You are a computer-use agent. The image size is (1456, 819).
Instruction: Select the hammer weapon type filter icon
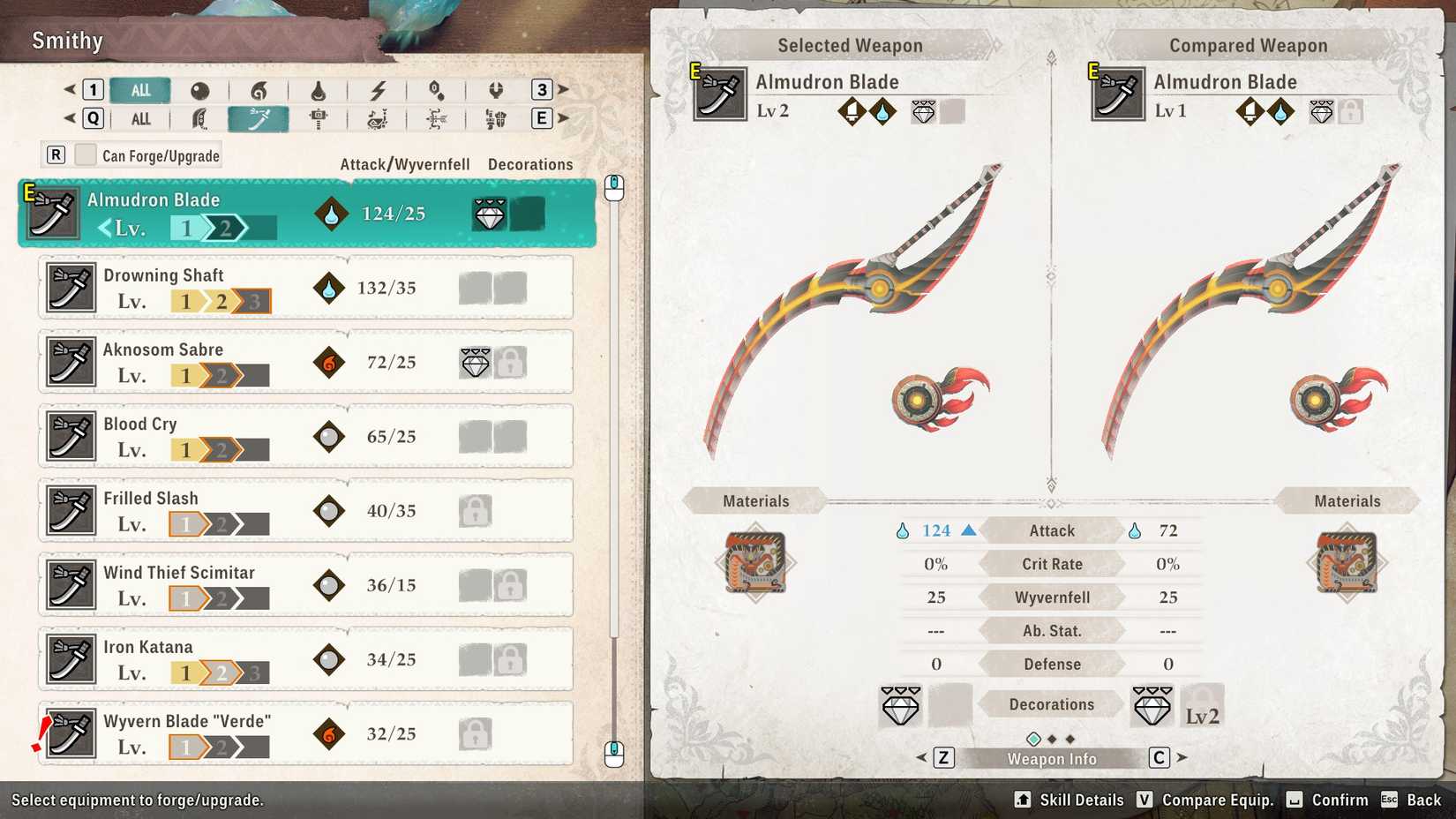tap(319, 118)
